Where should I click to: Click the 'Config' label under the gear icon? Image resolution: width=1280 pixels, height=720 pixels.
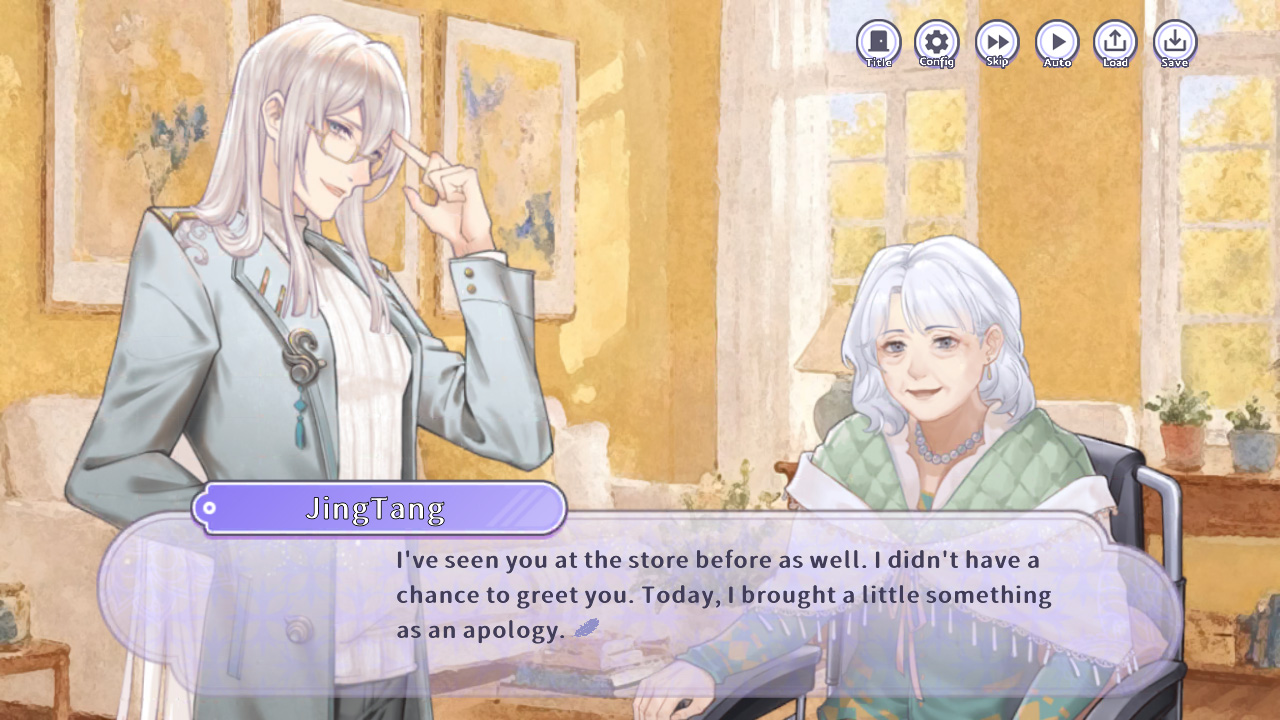[x=938, y=61]
